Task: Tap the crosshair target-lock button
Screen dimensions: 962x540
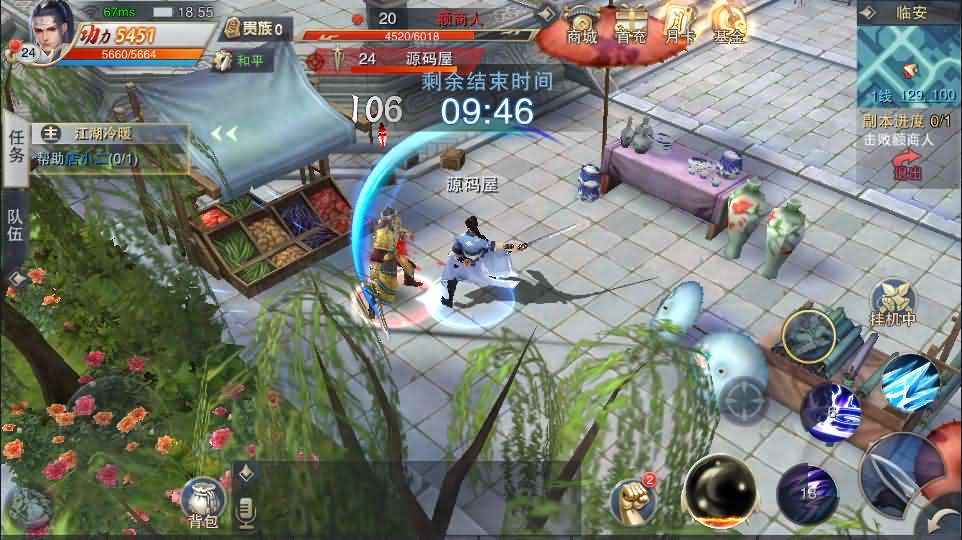Action: click(745, 402)
